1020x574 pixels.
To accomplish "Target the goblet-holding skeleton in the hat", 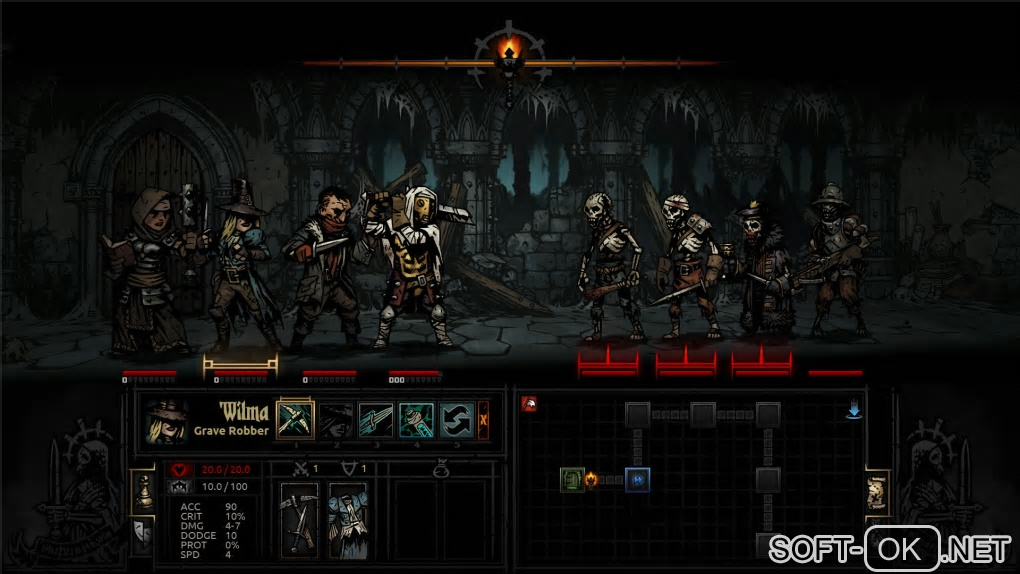I will coord(762,265).
